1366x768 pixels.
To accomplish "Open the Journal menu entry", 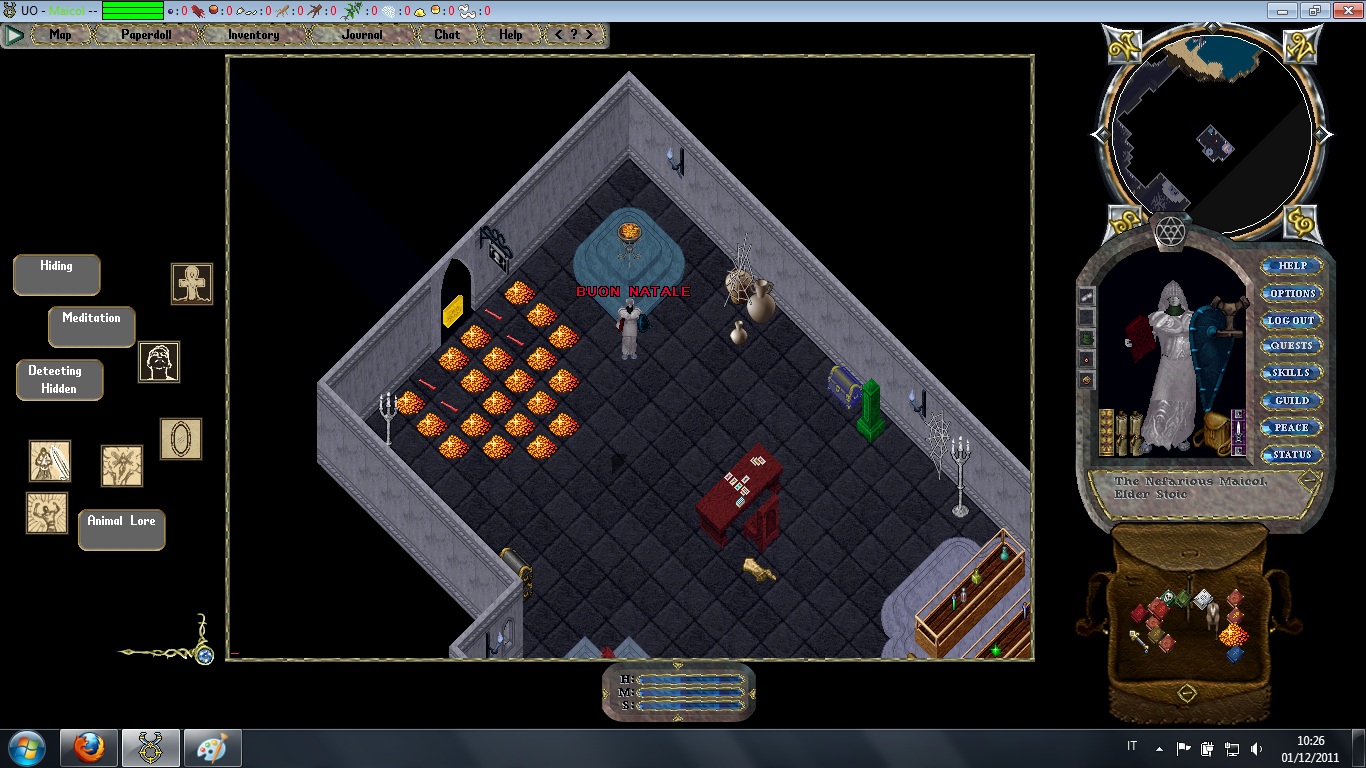I will pos(362,35).
